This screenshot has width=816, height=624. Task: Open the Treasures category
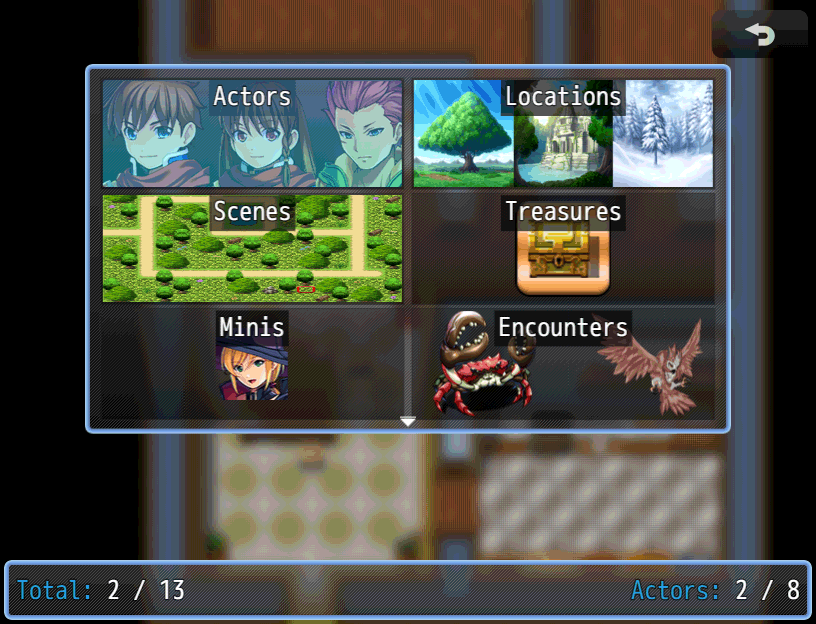[563, 248]
